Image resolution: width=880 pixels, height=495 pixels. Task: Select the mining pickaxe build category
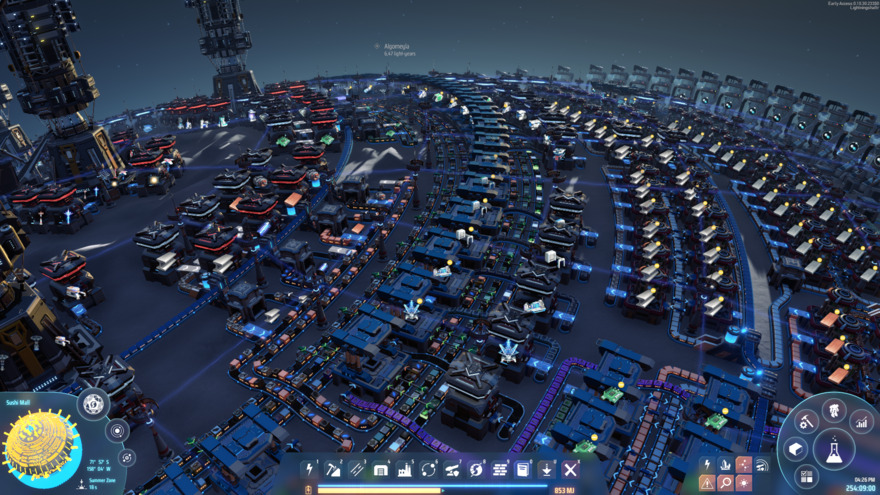pos(333,469)
